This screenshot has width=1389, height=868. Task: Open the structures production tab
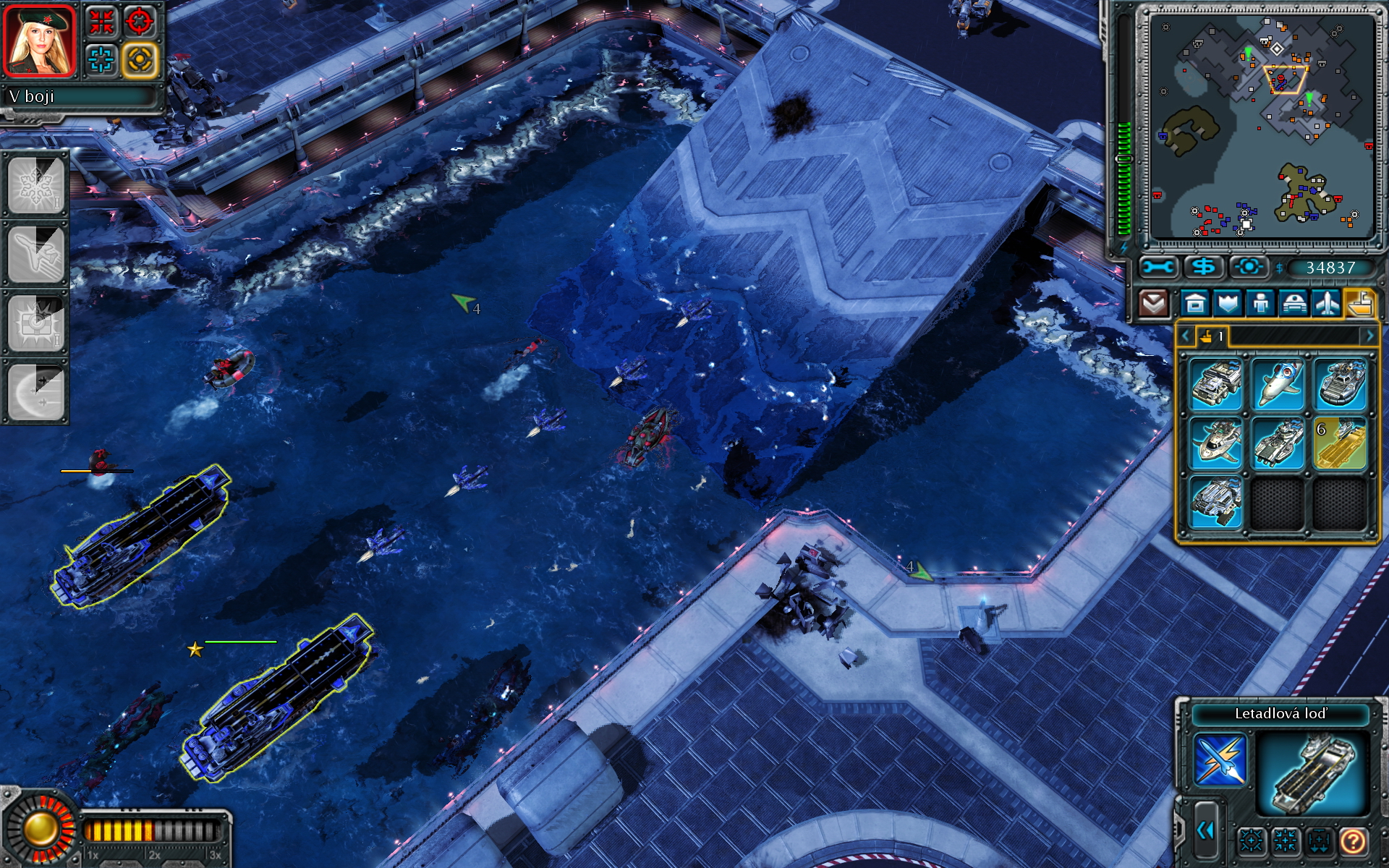coord(1195,303)
